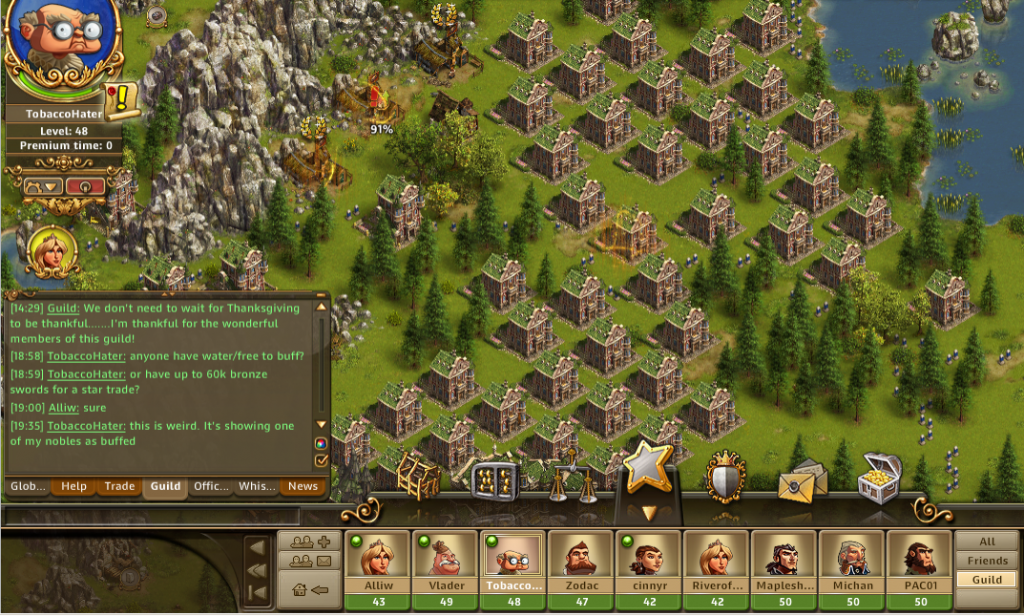
Task: Open the quest book scroll with exclamation mark
Action: [x=122, y=97]
